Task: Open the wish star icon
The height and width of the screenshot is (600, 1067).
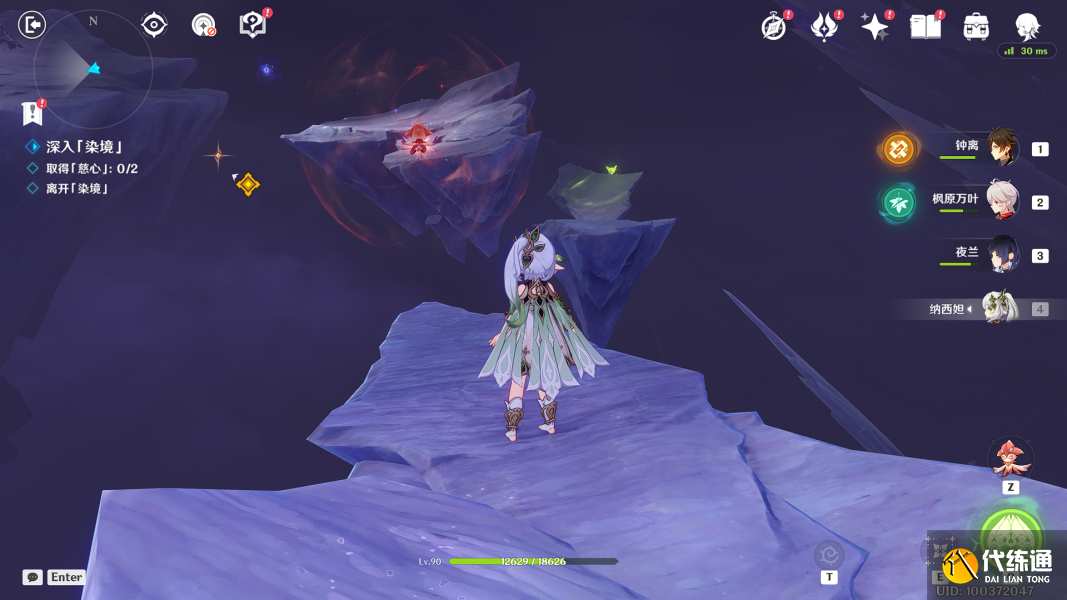Action: coord(875,27)
